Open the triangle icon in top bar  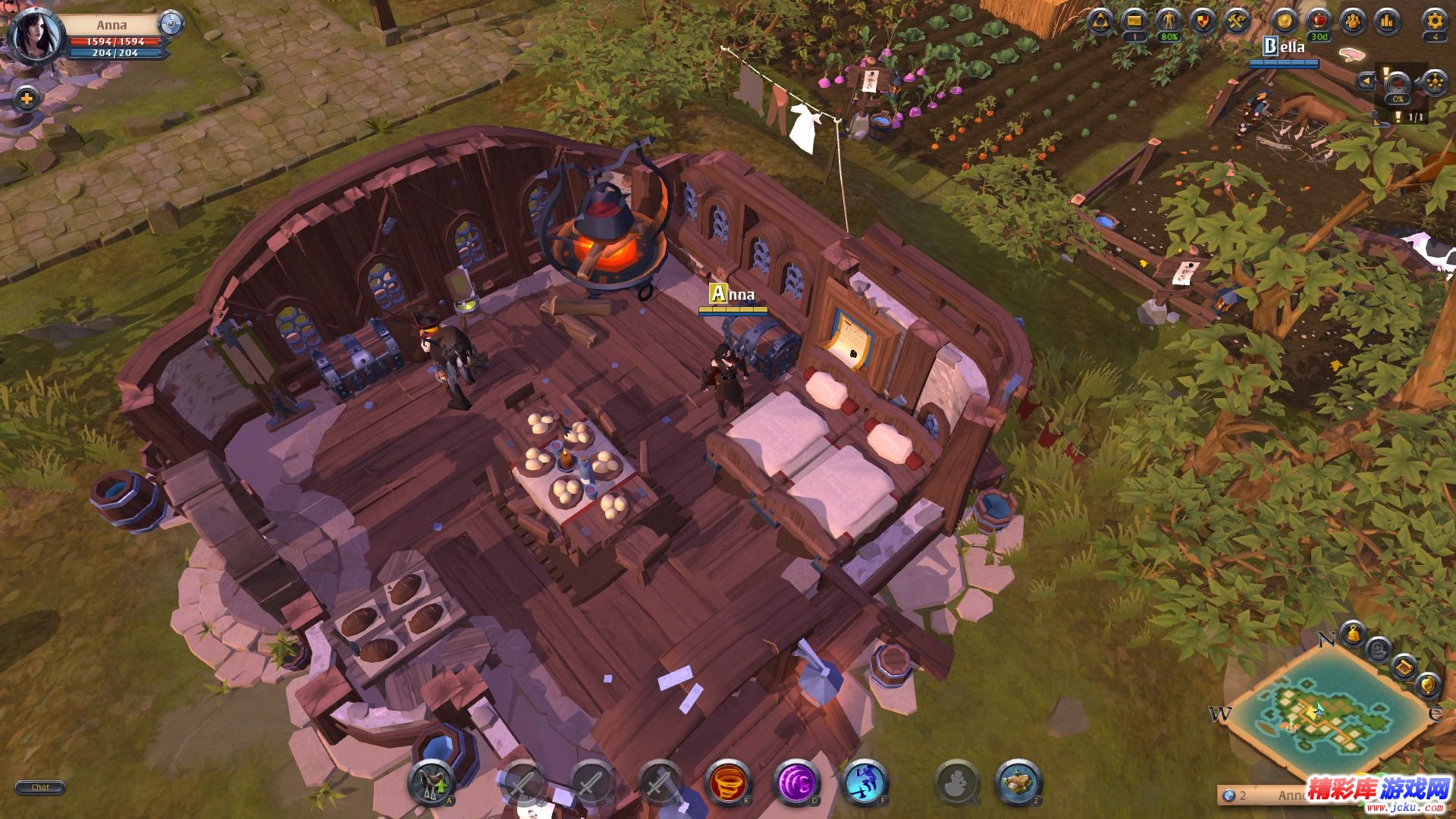(x=1100, y=21)
